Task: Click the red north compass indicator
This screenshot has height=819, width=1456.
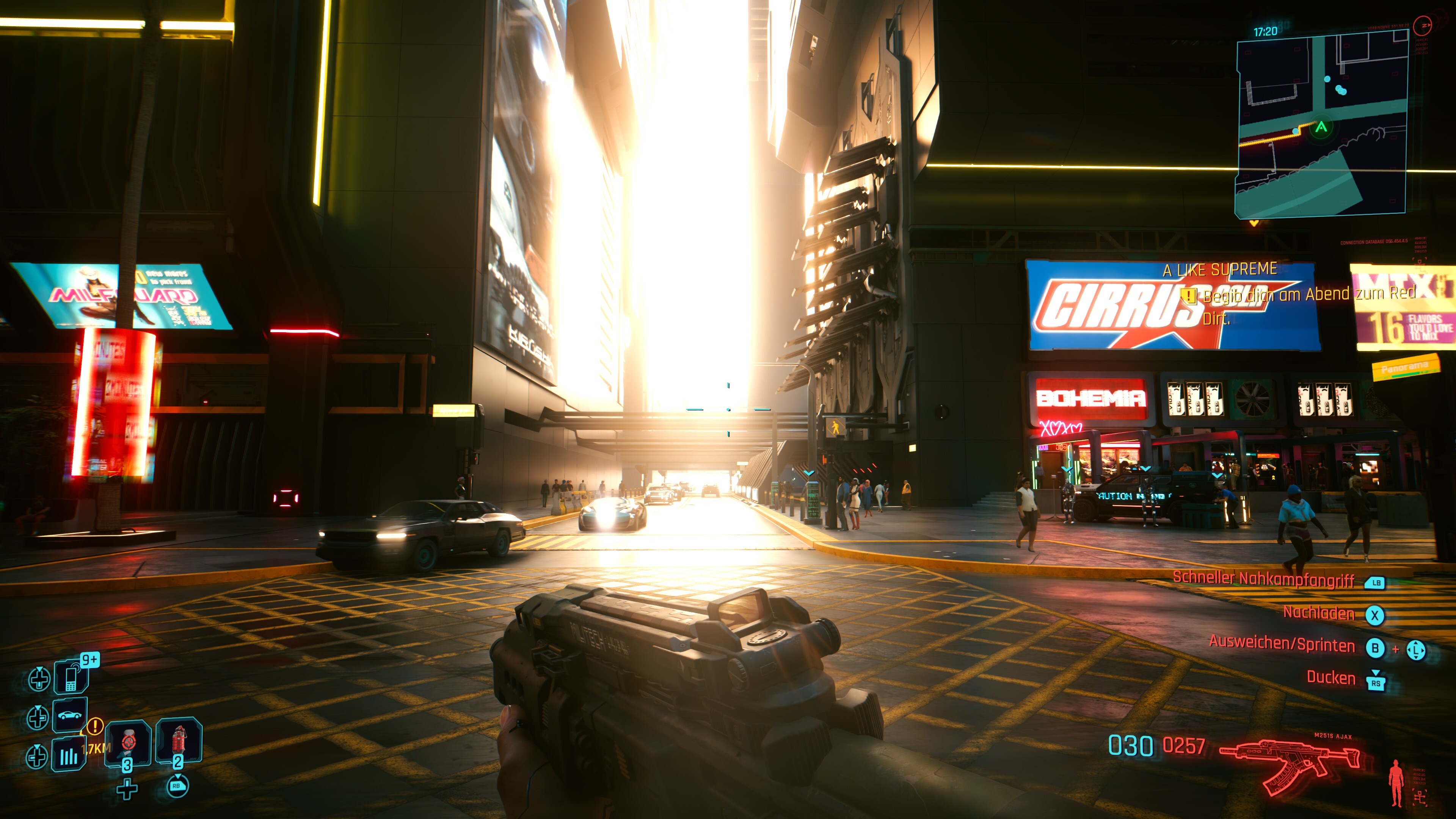Action: pyautogui.click(x=1422, y=25)
